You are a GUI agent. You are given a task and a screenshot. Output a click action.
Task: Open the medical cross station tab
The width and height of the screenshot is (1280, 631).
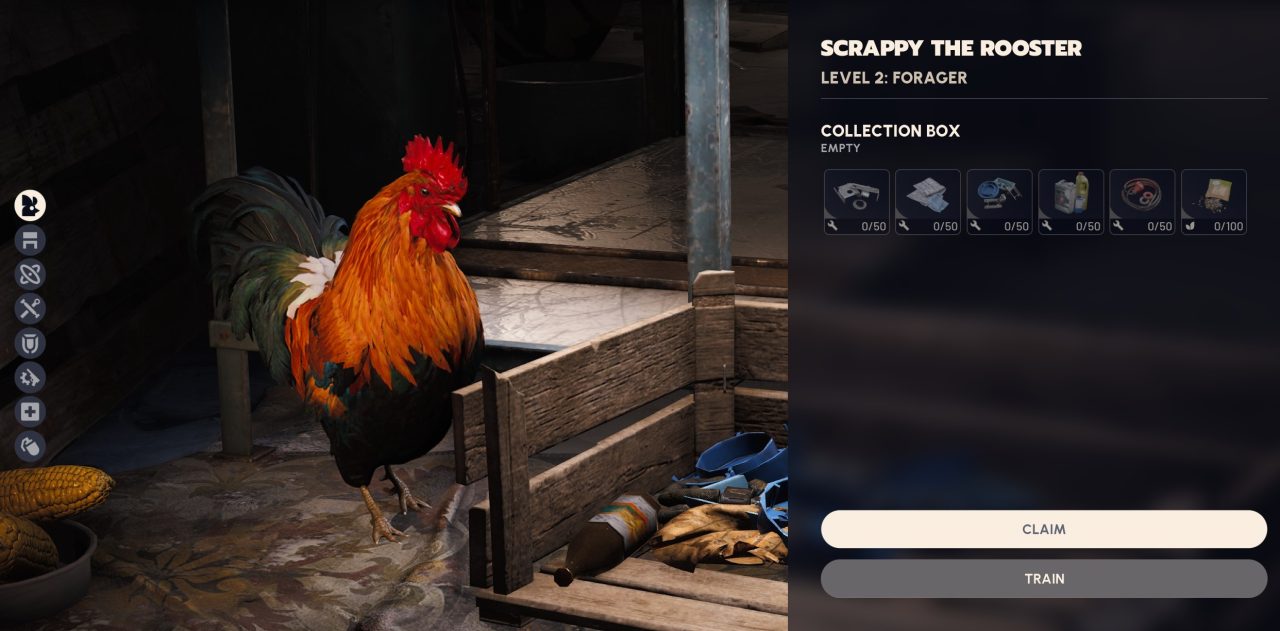[30, 412]
